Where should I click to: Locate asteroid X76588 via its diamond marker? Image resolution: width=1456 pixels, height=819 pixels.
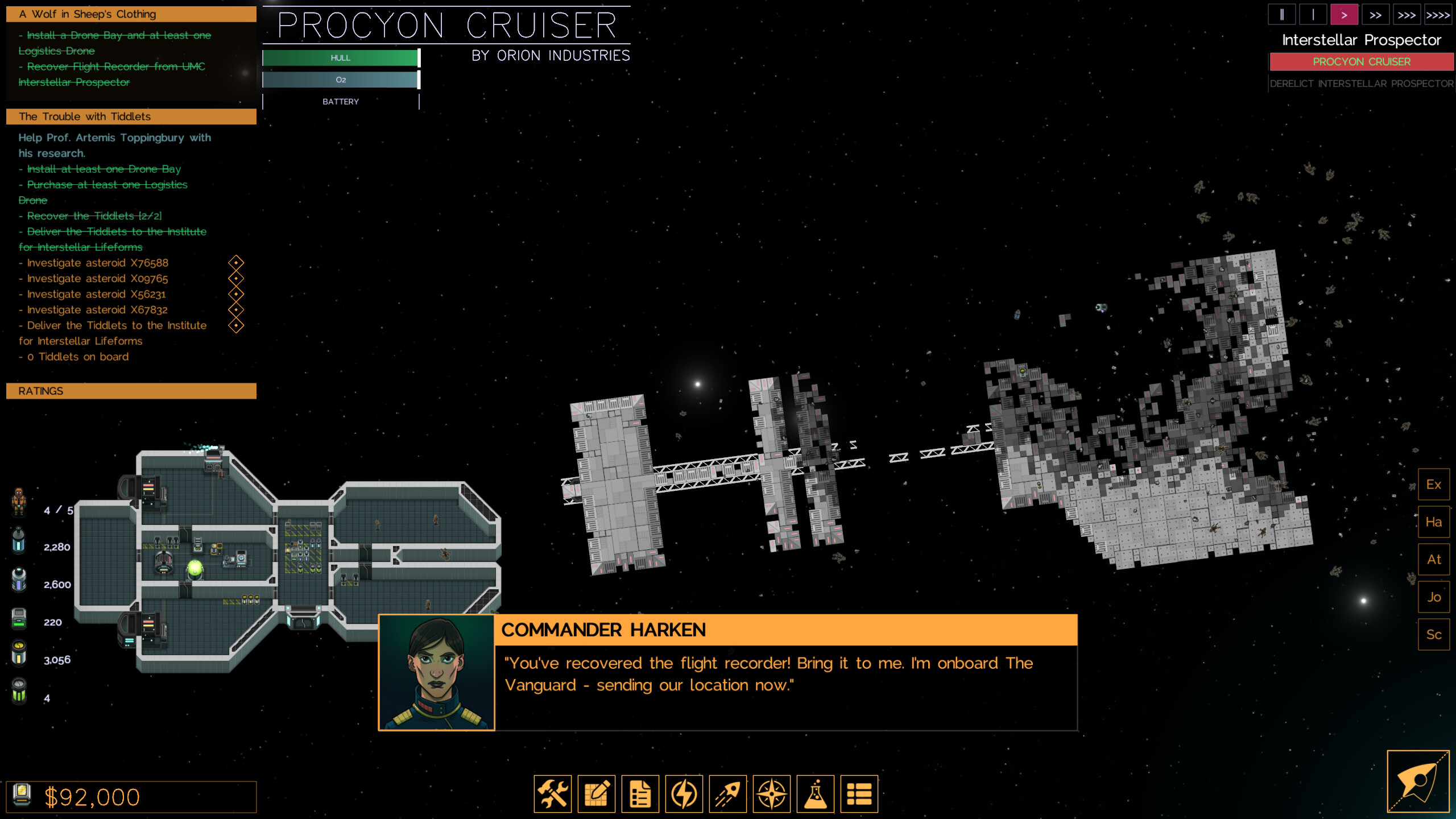coord(236,263)
